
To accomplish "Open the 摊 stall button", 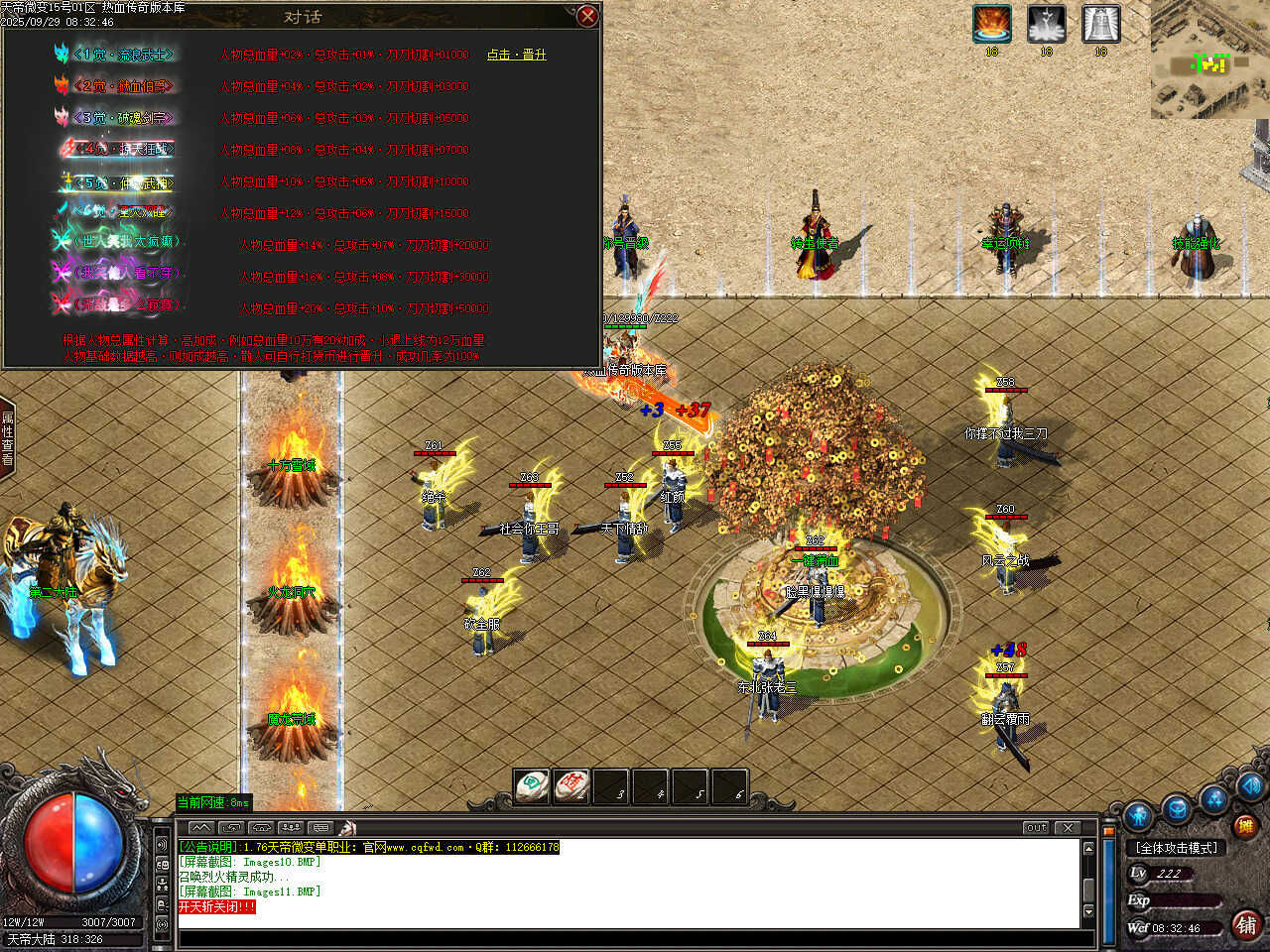I will tap(1244, 825).
